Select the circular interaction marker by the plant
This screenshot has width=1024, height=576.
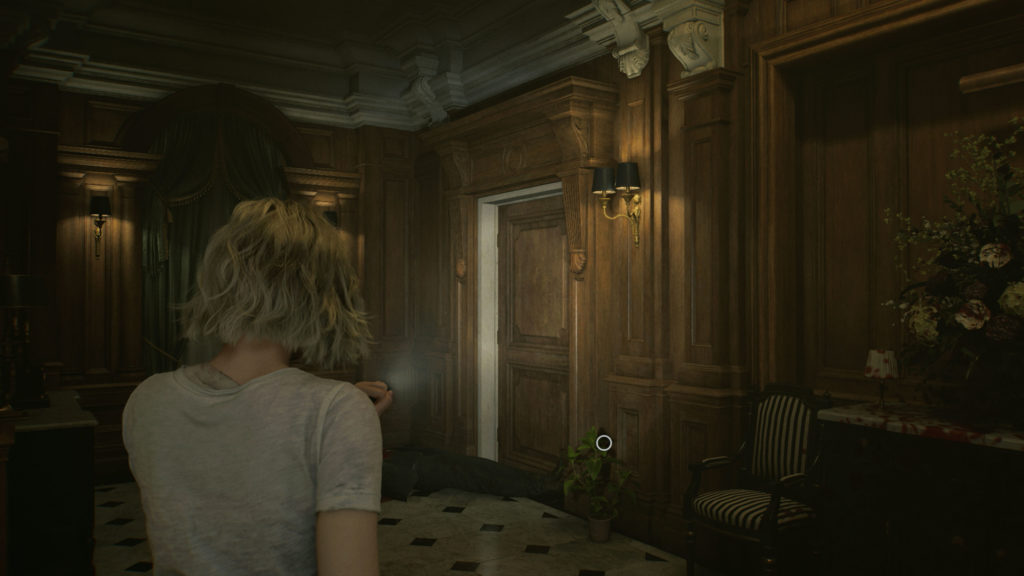click(x=603, y=442)
